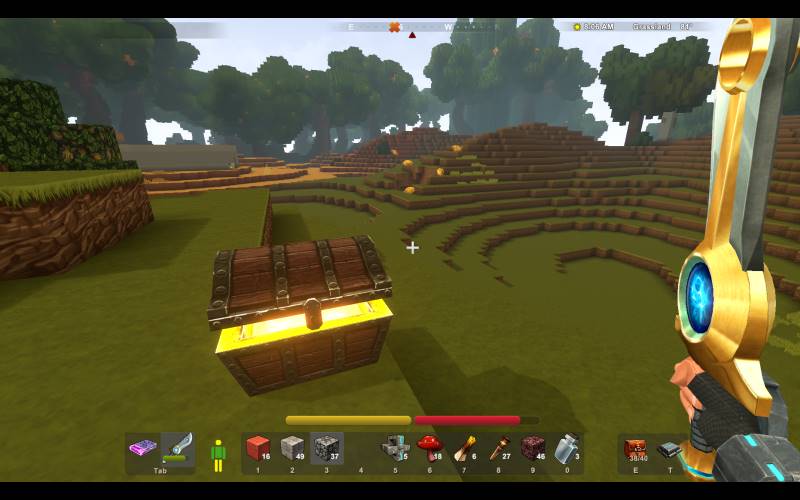Choose the dark red ore block slot

coord(533,448)
